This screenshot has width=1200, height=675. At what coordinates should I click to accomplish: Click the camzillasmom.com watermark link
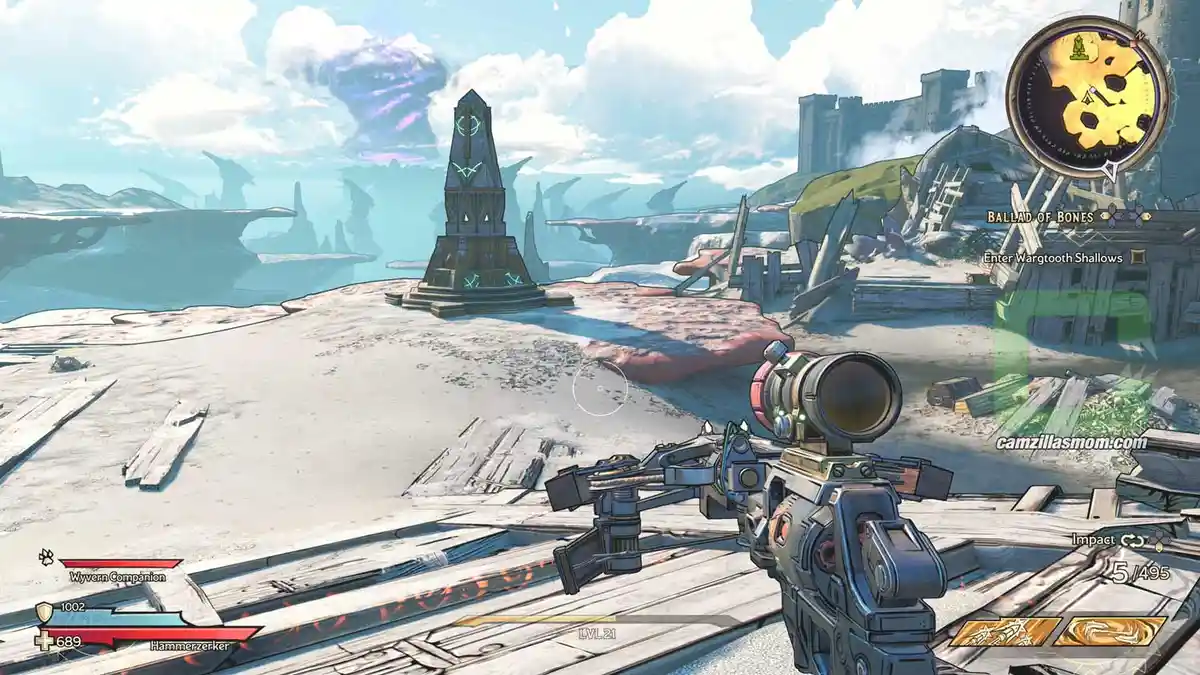pos(1071,442)
